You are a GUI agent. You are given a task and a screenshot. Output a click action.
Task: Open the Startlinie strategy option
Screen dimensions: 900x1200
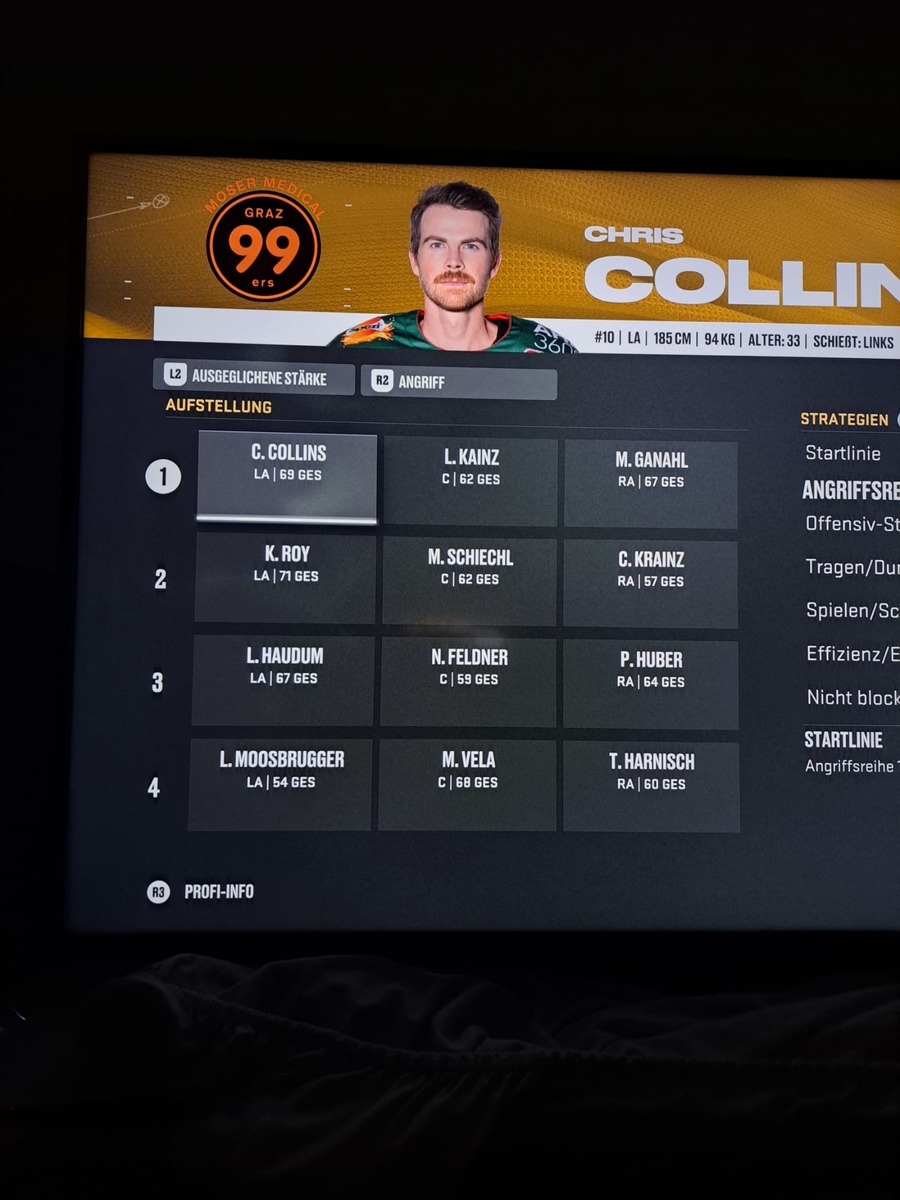[843, 454]
